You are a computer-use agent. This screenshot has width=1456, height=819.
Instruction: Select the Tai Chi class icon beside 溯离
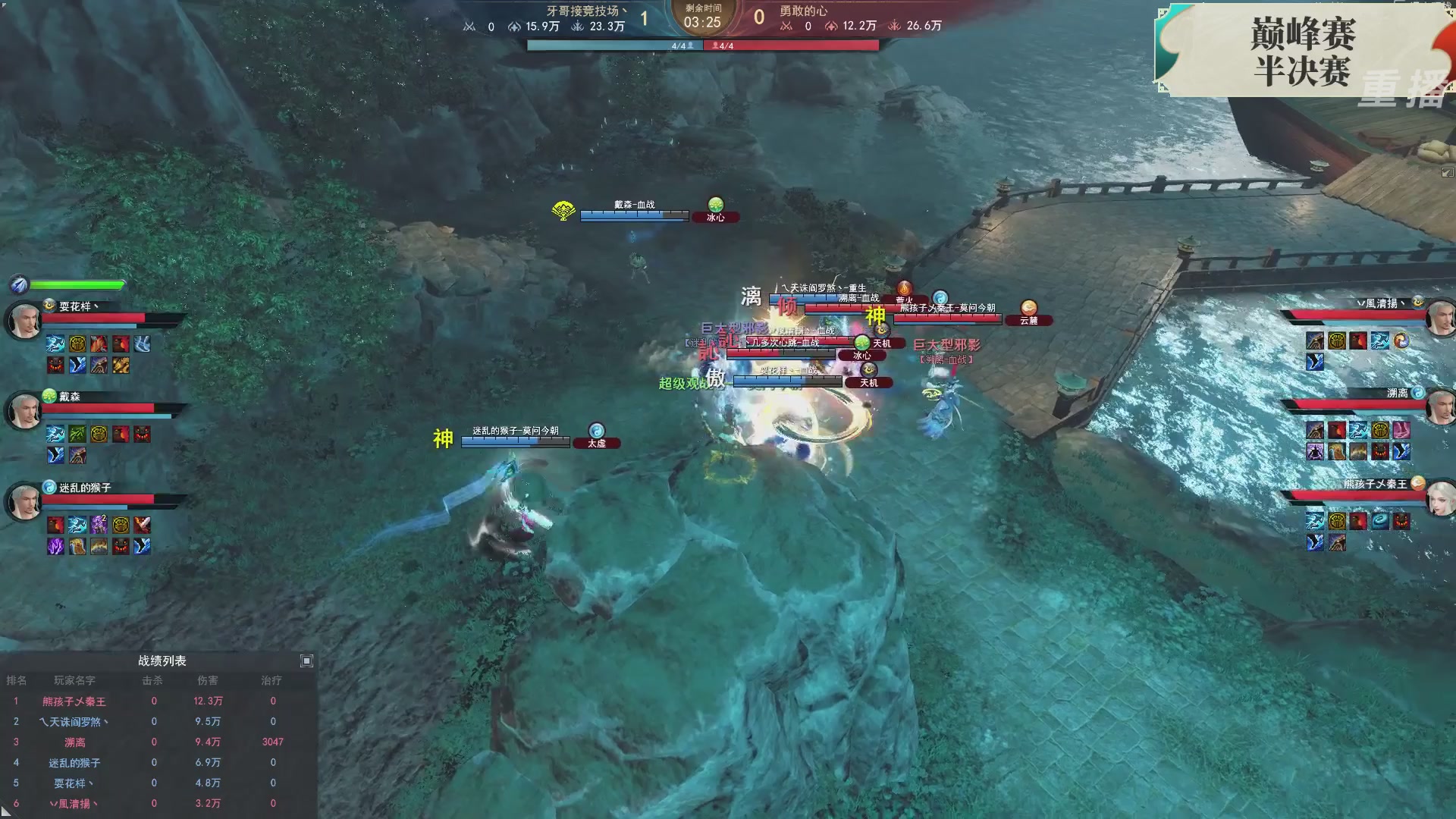1418,392
